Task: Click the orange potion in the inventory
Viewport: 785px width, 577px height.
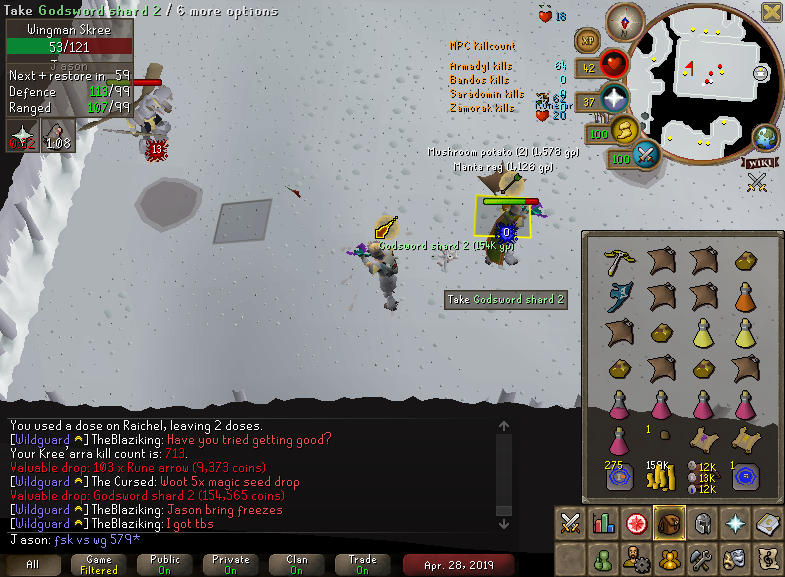Action: tap(744, 297)
